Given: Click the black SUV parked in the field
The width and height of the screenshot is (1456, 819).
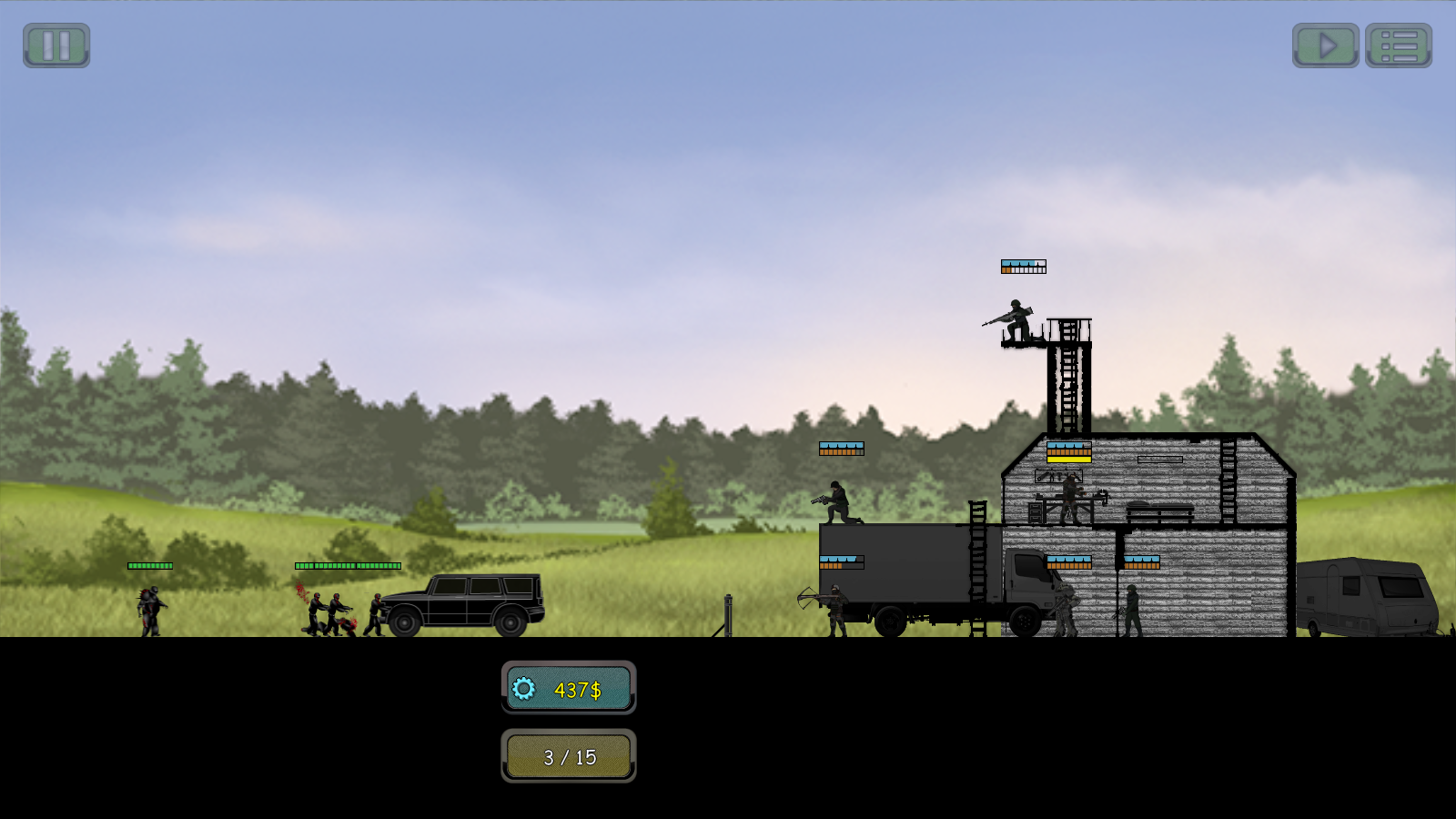Looking at the screenshot, I should pos(464,605).
